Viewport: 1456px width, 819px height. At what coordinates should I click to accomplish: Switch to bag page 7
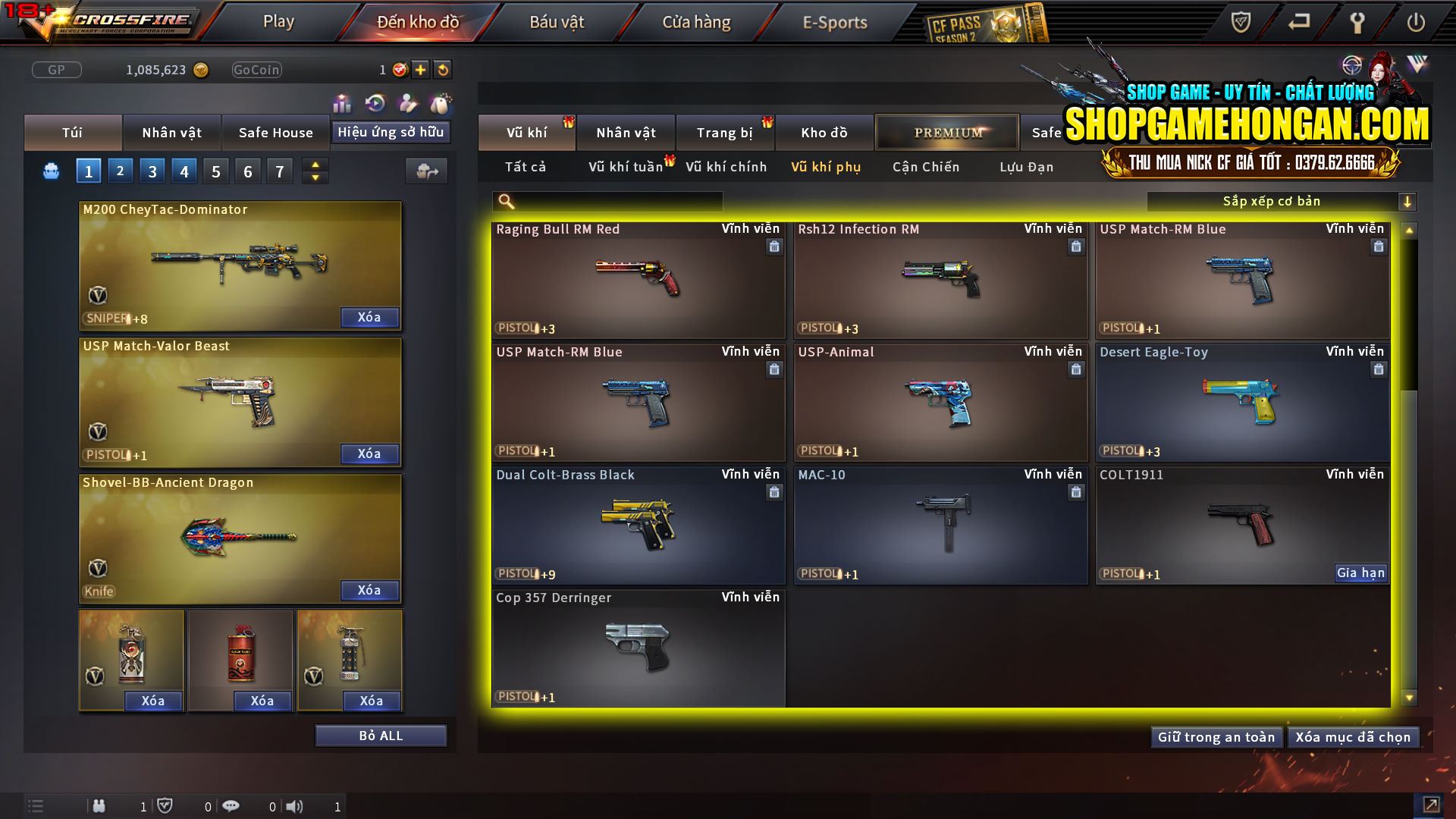280,171
